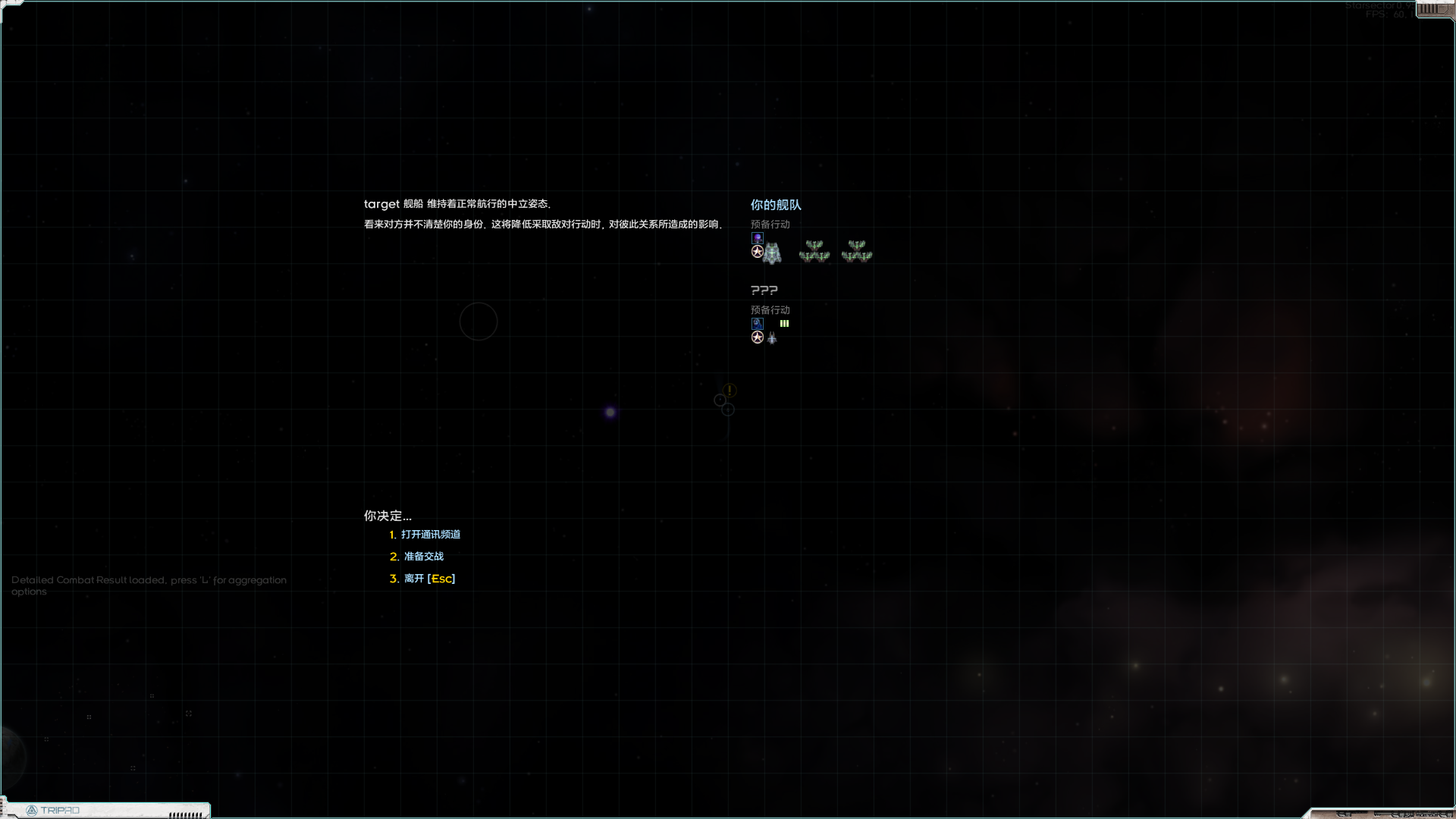Select the enemy frigate ship icon
The image size is (1456, 819).
click(772, 338)
